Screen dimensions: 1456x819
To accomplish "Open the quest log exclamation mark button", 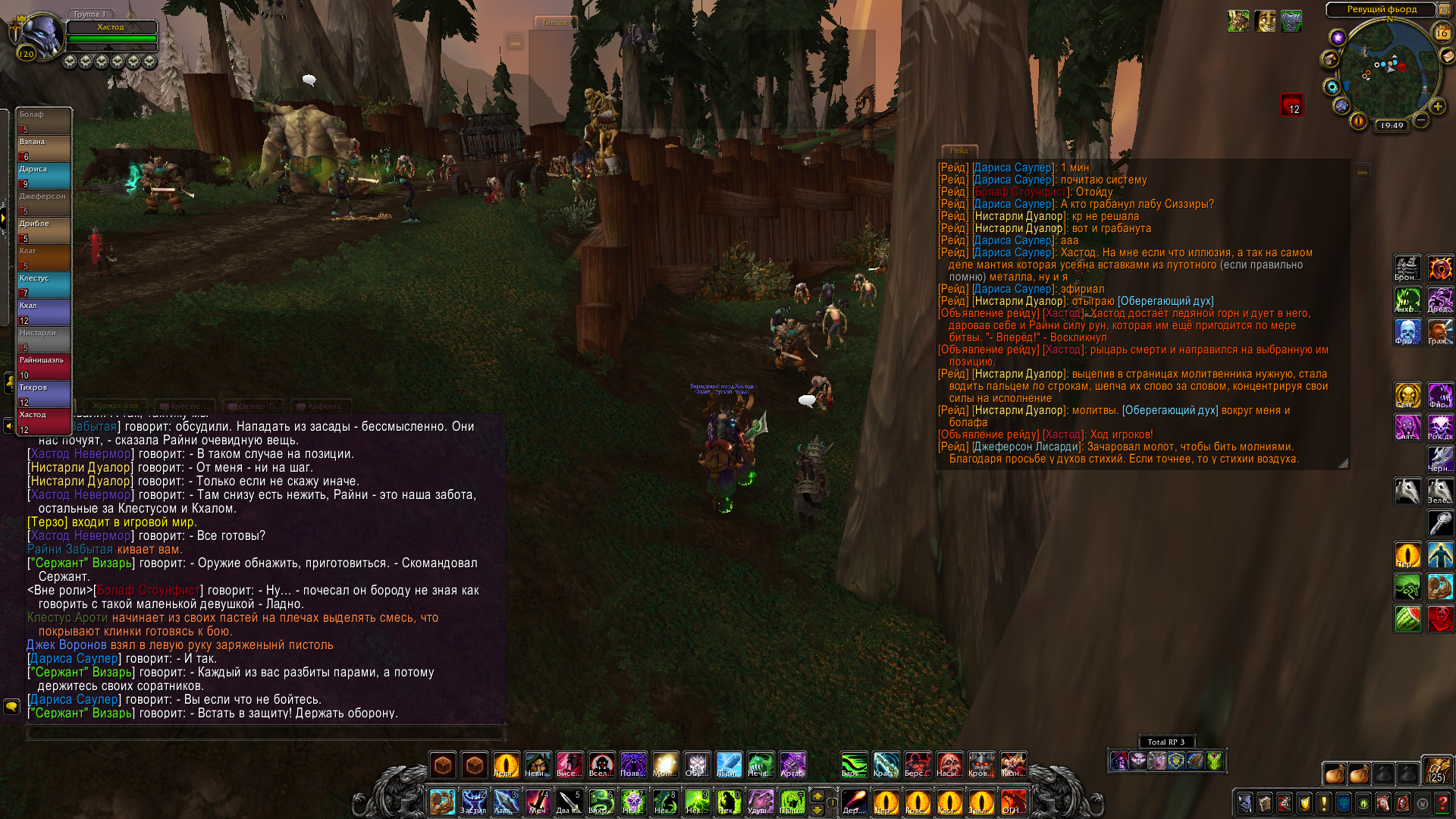I will (1324, 803).
